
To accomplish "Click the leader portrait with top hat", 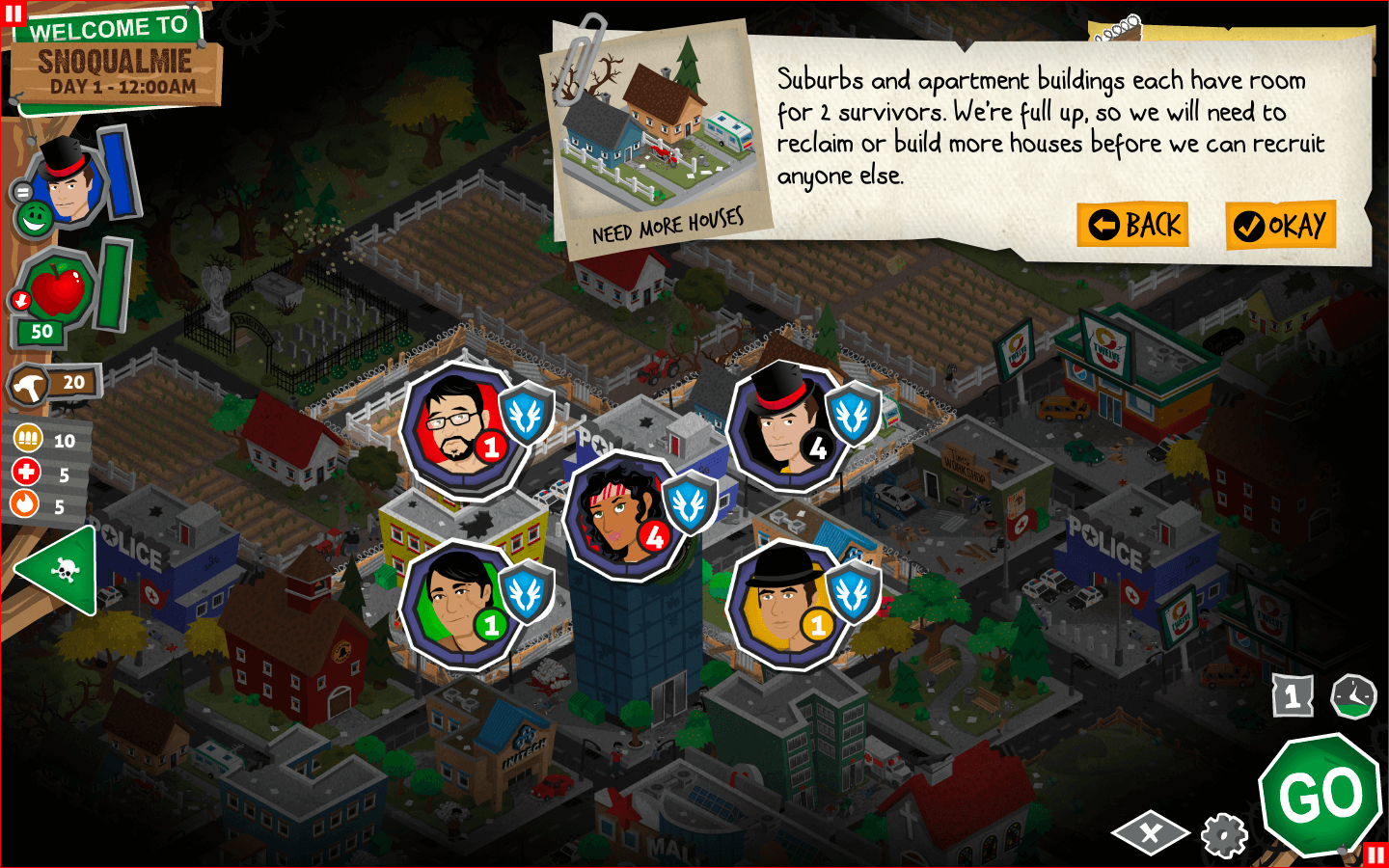I will click(x=68, y=180).
